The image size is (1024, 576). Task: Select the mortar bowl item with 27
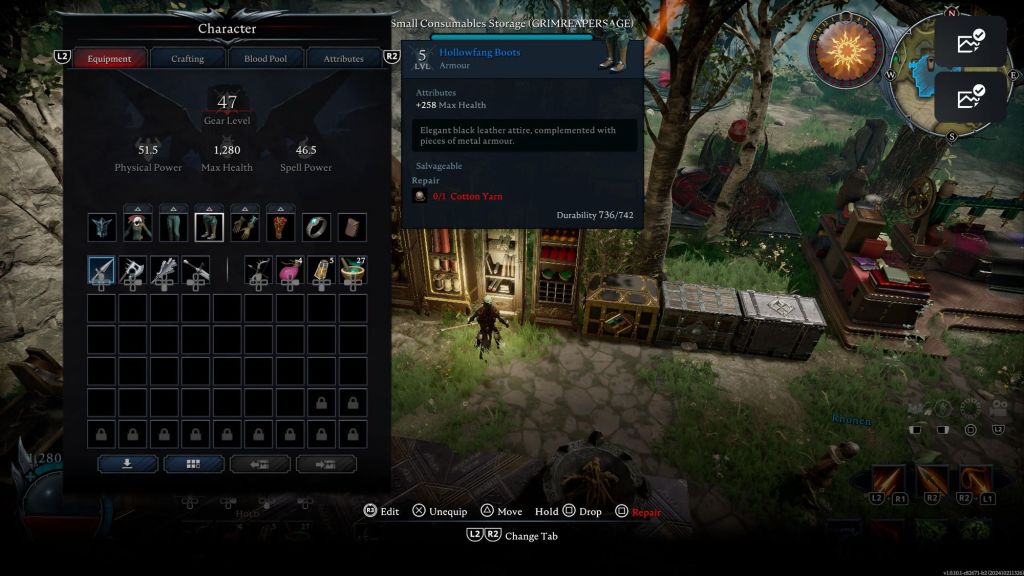(352, 270)
